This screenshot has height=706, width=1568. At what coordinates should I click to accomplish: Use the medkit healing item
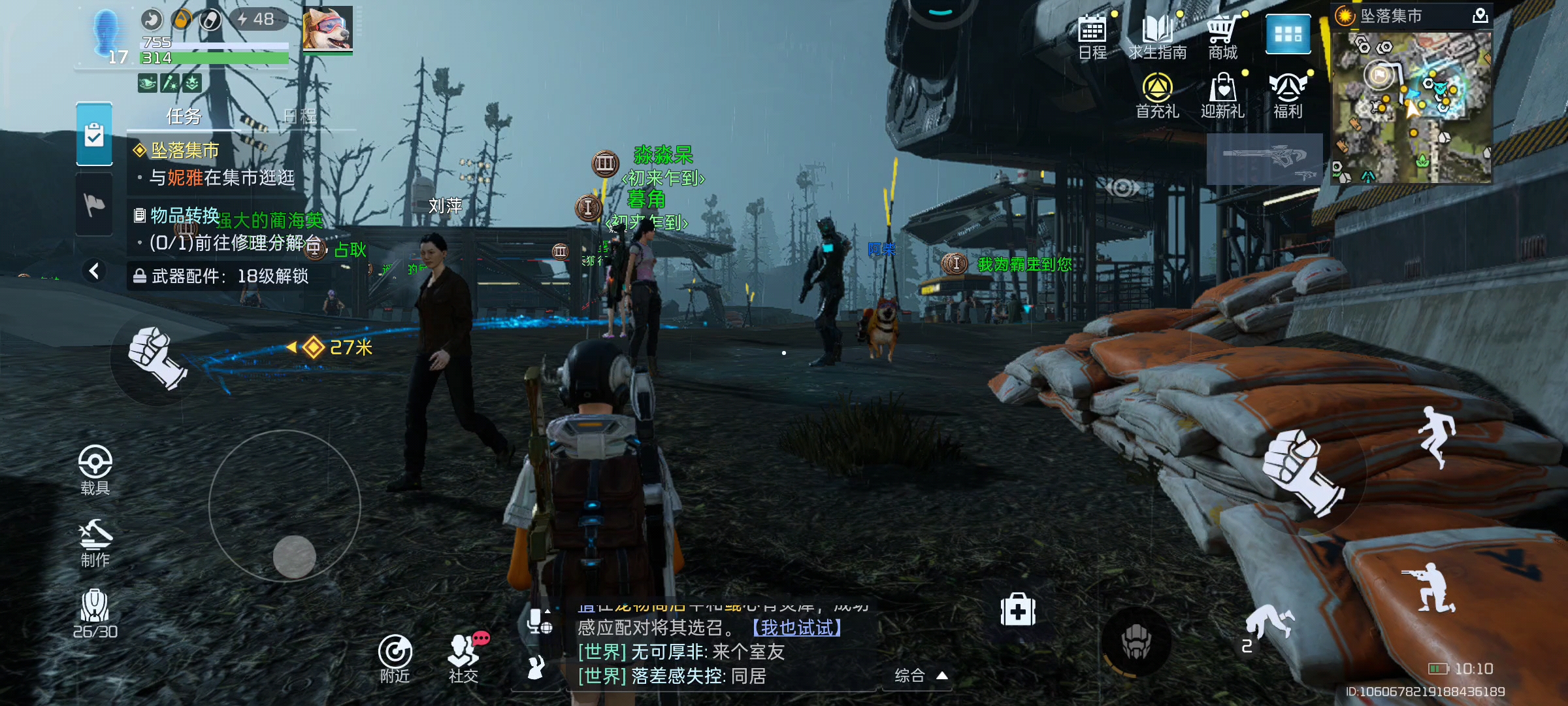[x=1018, y=611]
